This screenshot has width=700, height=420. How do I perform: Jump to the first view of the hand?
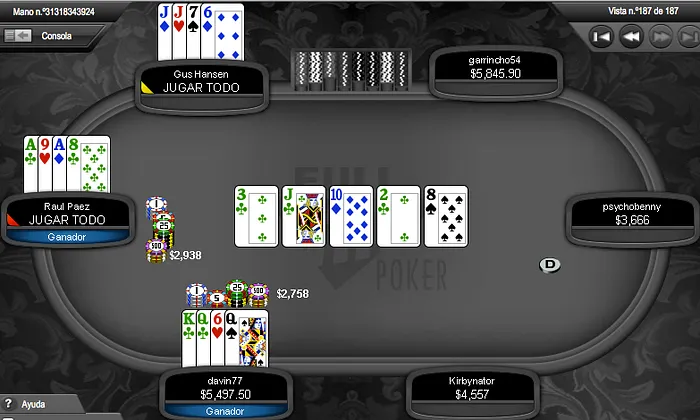point(602,37)
